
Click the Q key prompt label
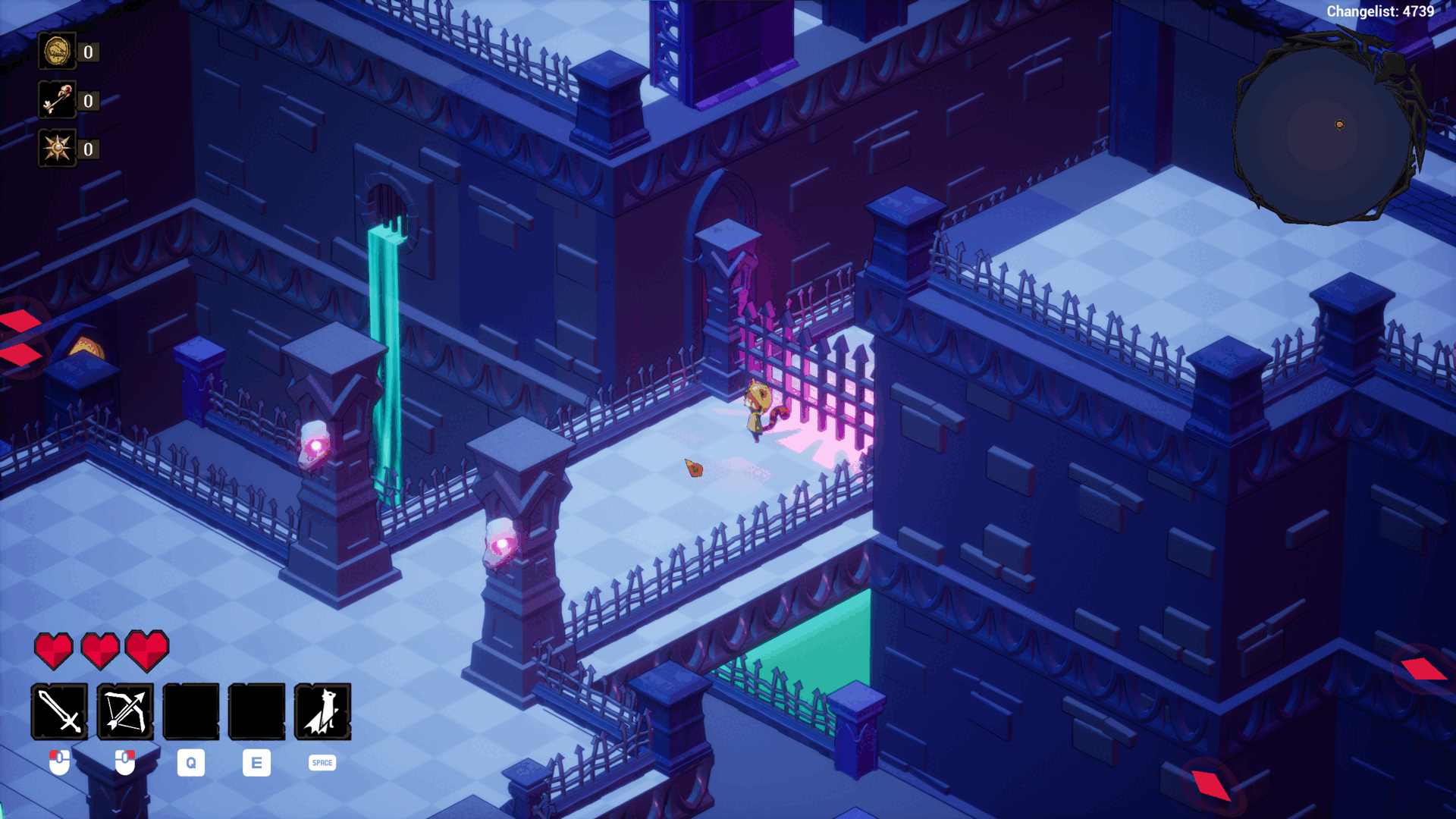click(190, 763)
